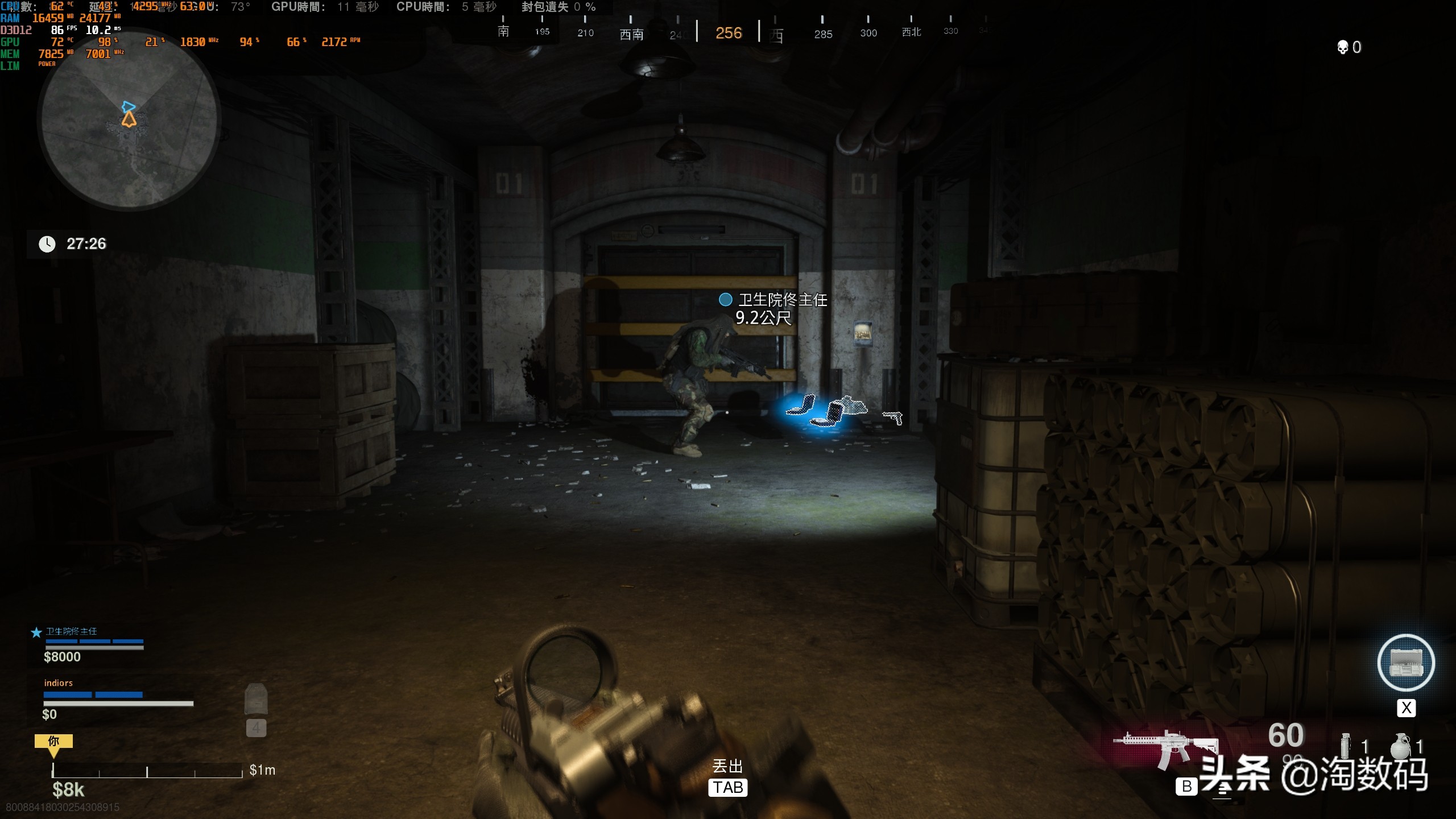Screen dimensions: 1456x819
Task: Click squad member 卫生院佟主任 in squad list
Action: click(72, 632)
